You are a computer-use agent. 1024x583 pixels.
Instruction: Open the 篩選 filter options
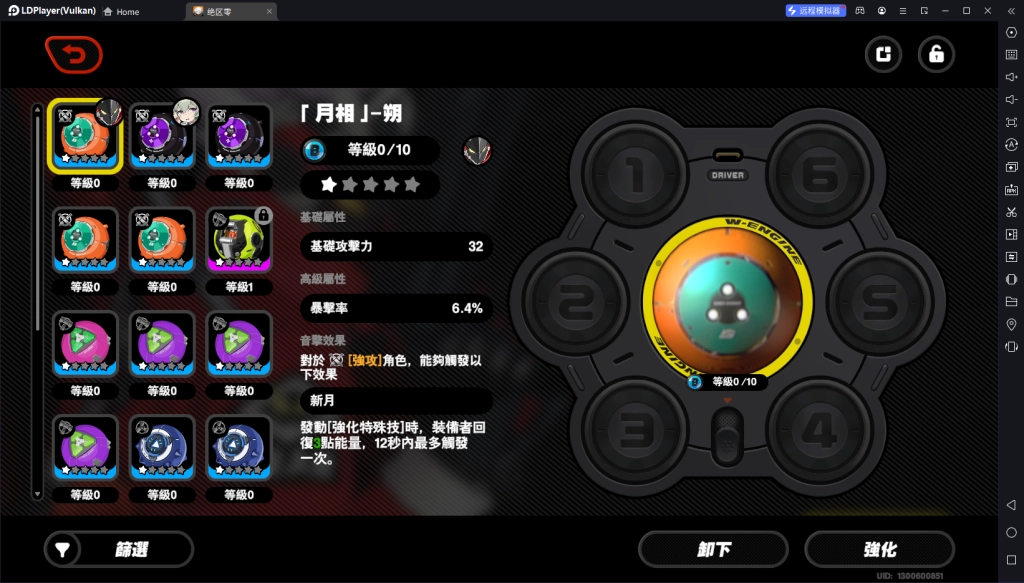click(119, 549)
